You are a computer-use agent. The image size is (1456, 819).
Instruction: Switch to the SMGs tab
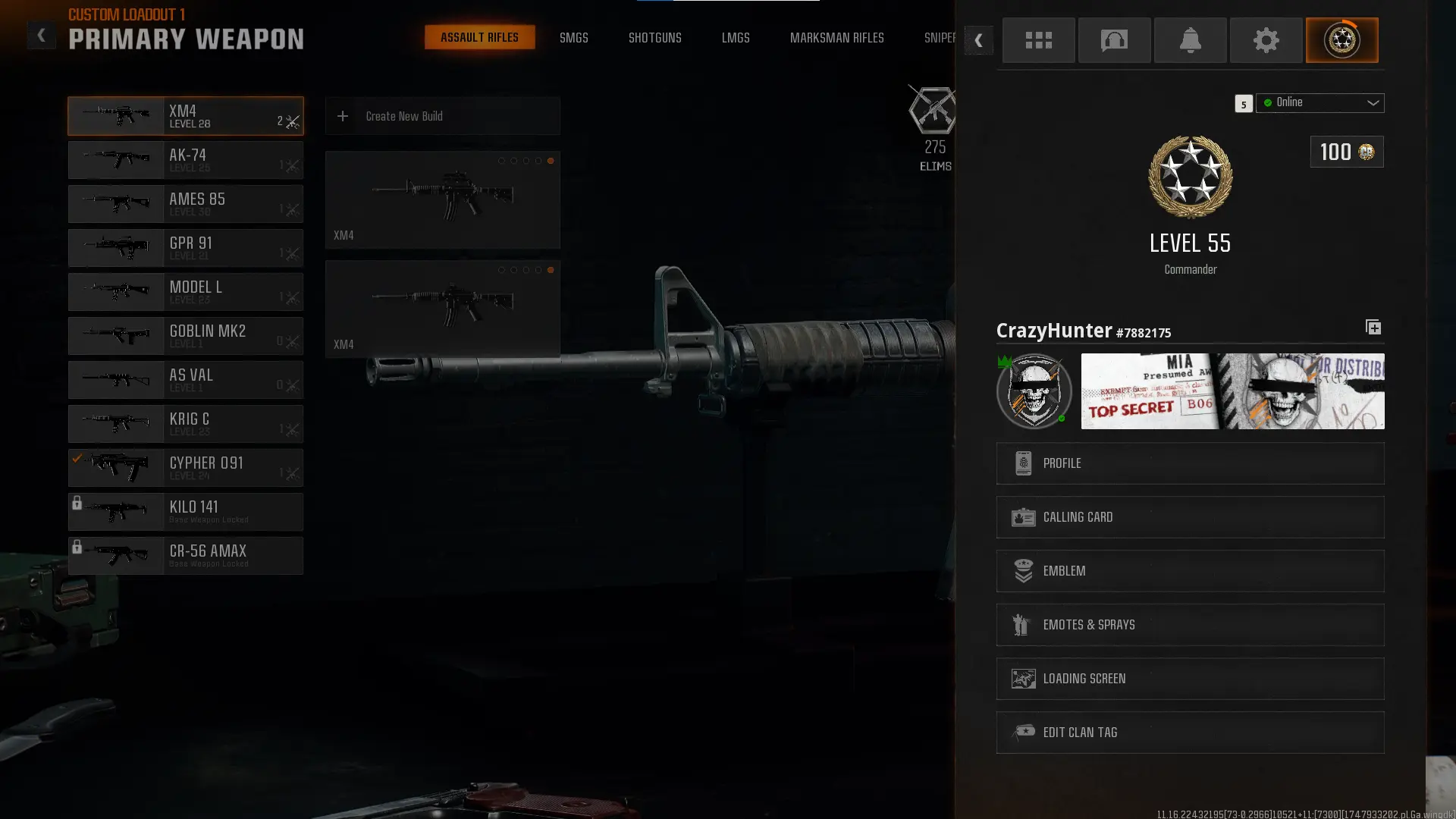point(574,37)
